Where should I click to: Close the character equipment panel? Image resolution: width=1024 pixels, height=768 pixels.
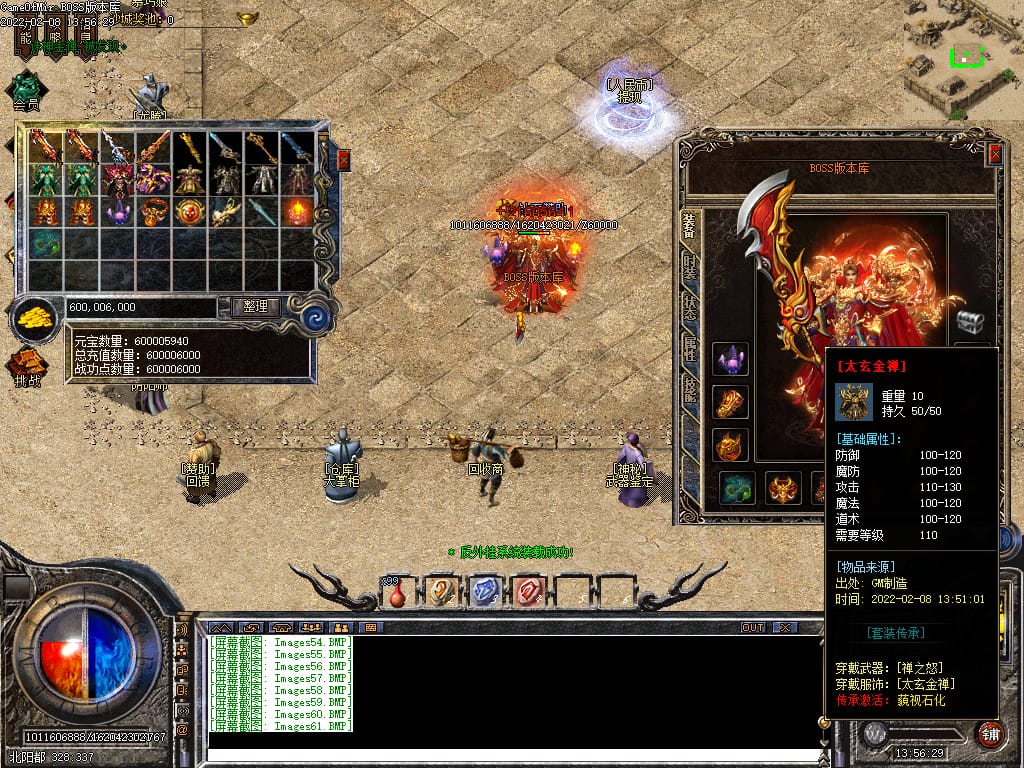tap(994, 154)
